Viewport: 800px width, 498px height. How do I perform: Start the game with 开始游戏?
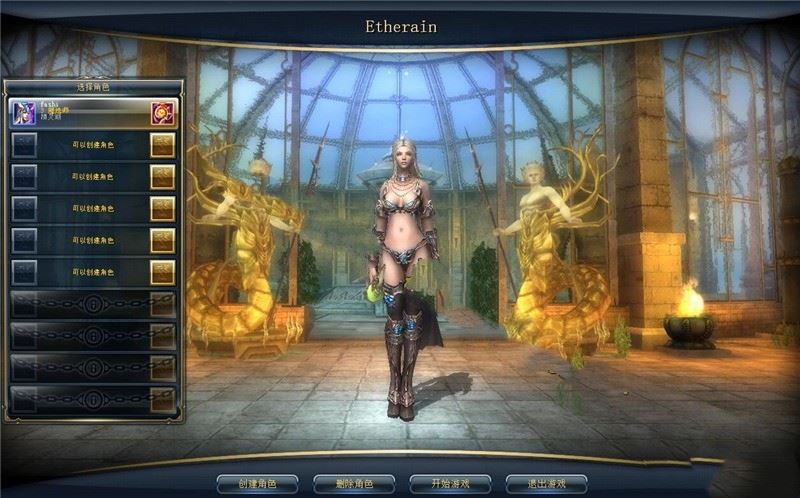coord(450,484)
